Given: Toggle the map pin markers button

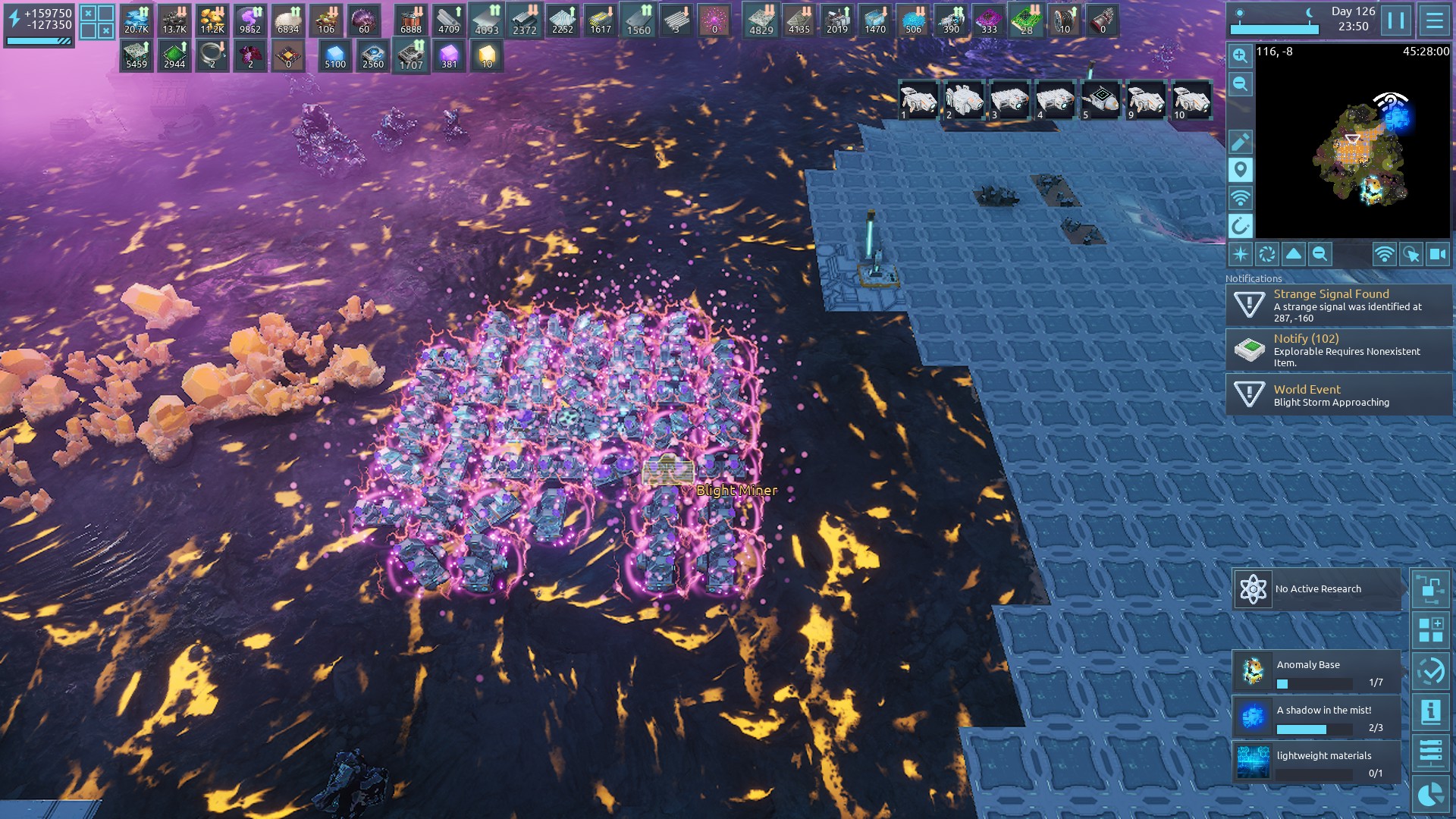Looking at the screenshot, I should pos(1240,170).
